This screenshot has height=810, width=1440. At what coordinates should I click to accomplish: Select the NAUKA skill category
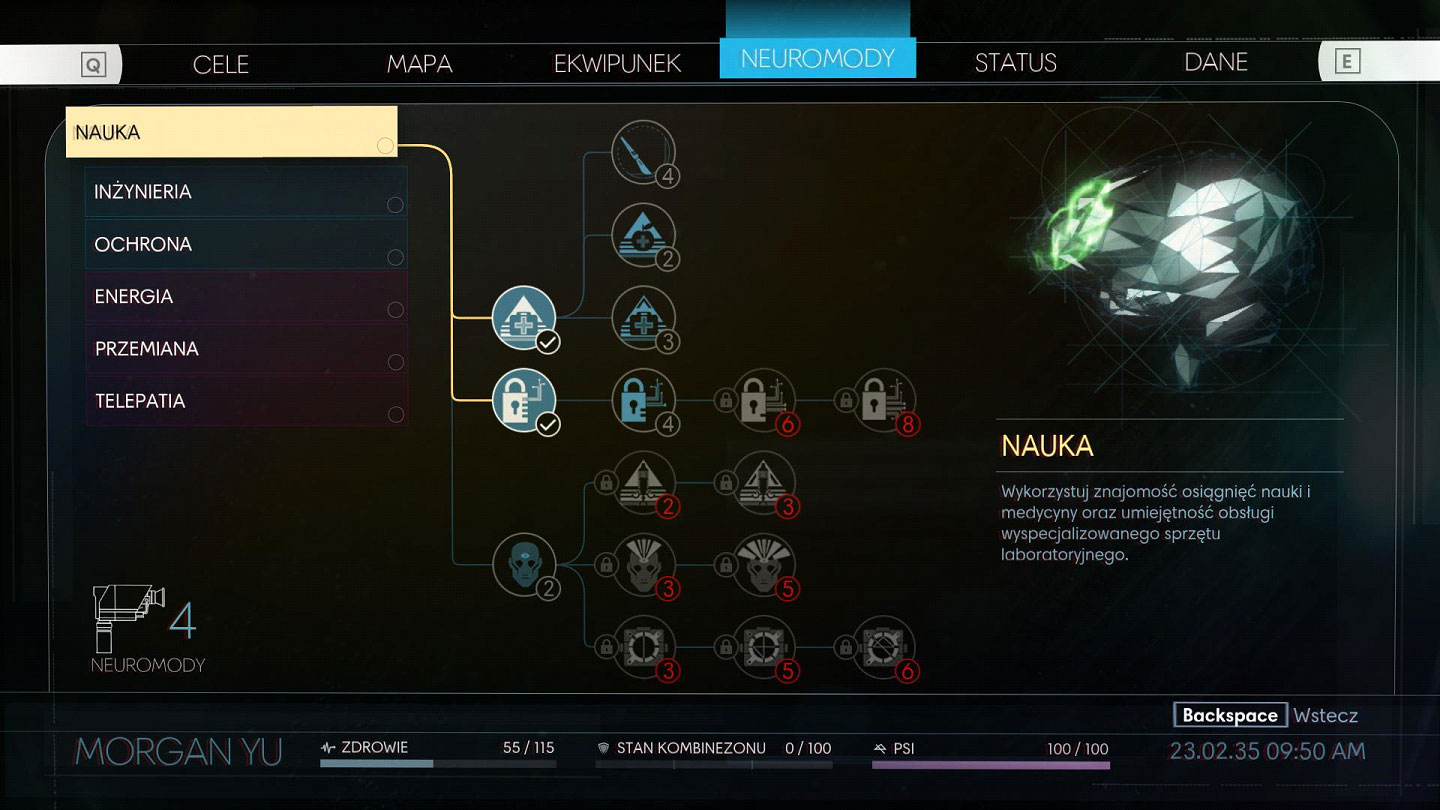(231, 132)
